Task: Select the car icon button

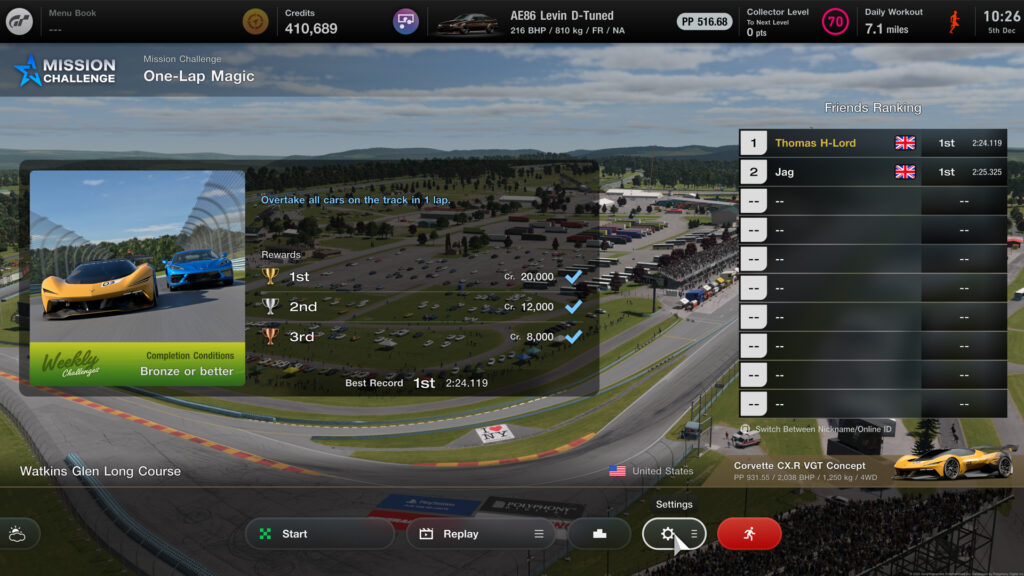Action: point(599,534)
